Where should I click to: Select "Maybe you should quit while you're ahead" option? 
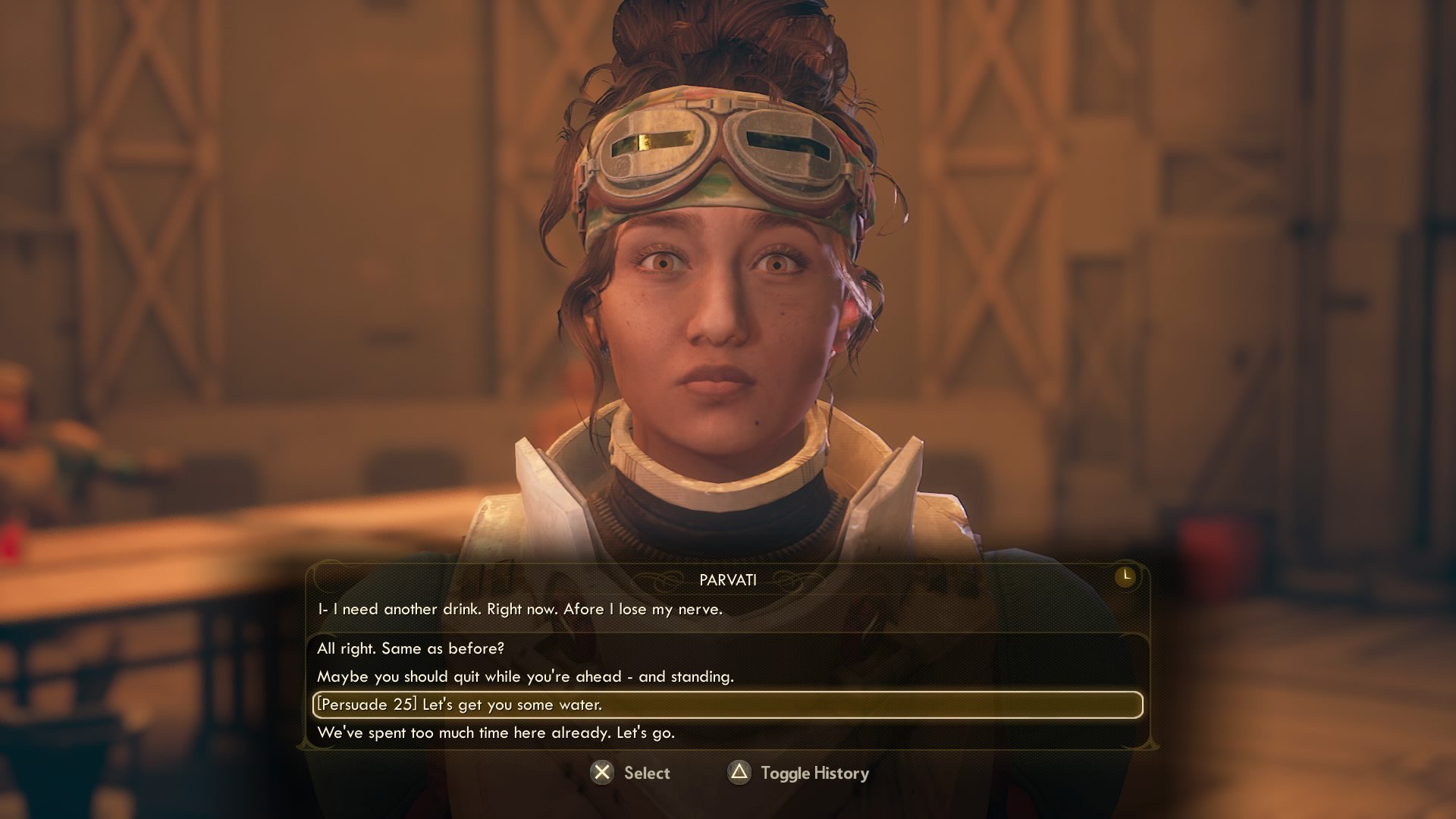click(x=525, y=676)
